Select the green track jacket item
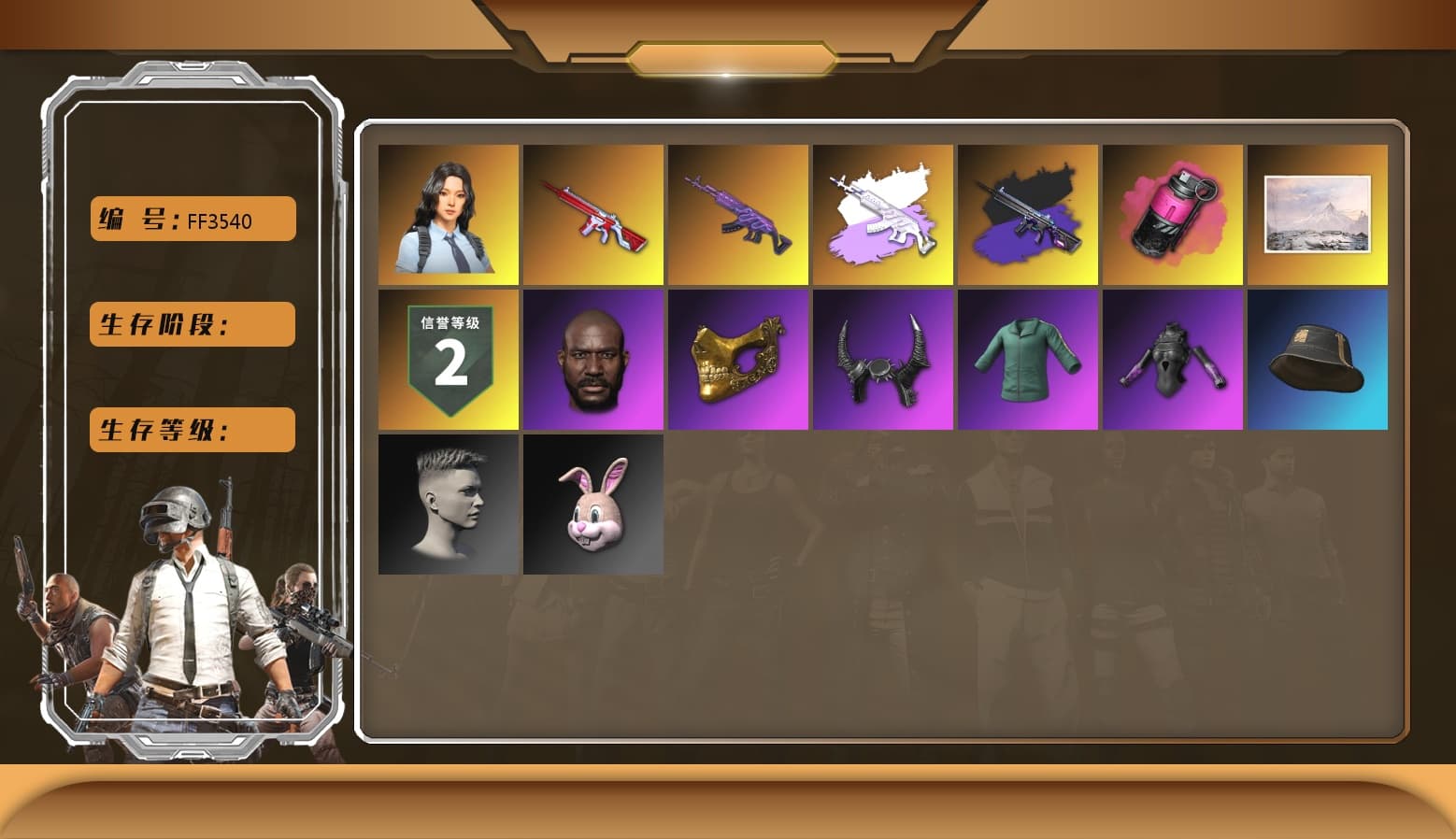Screen dimensions: 1456x839 click(1027, 359)
